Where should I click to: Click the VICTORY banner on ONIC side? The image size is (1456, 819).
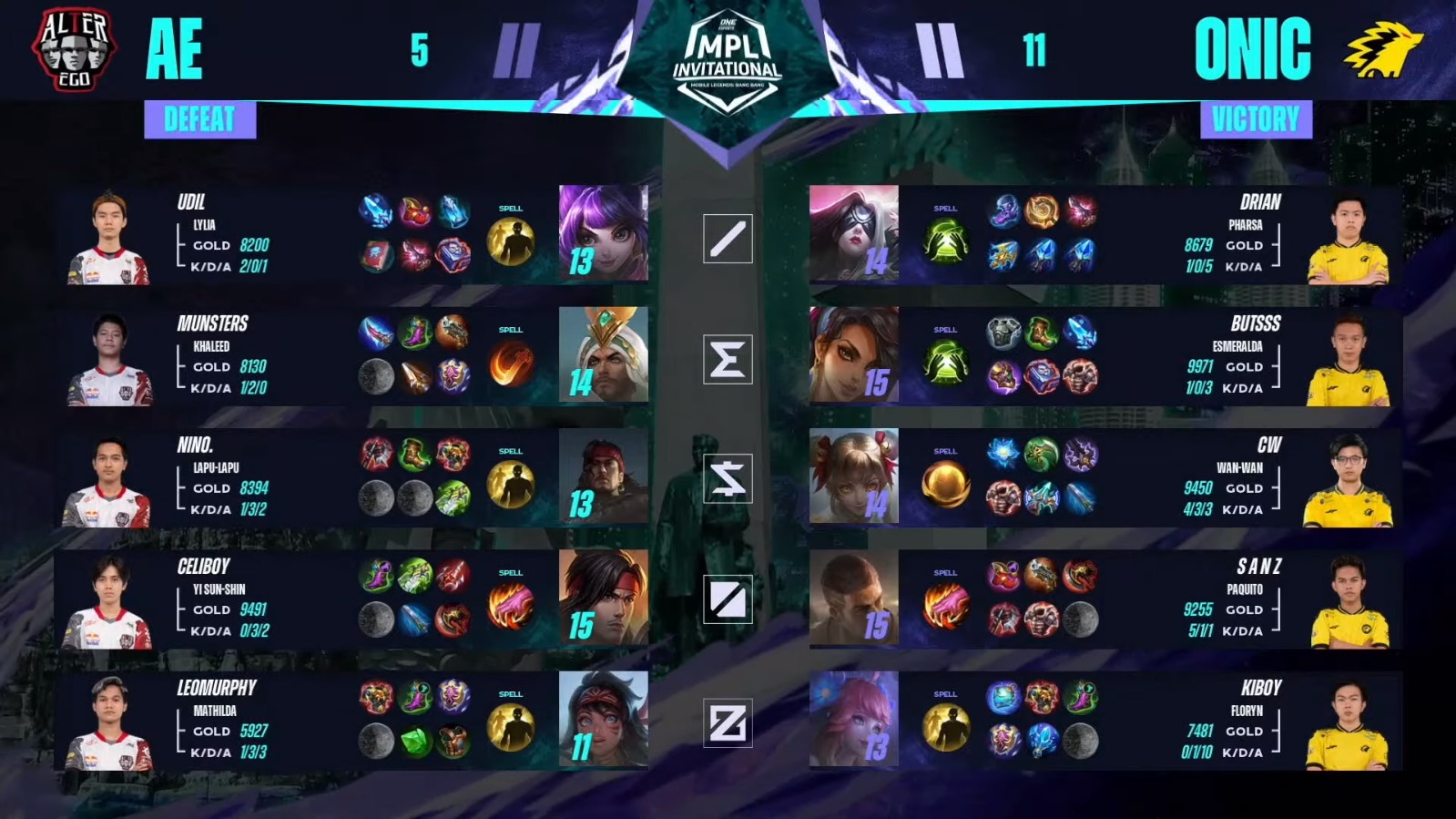(1254, 118)
